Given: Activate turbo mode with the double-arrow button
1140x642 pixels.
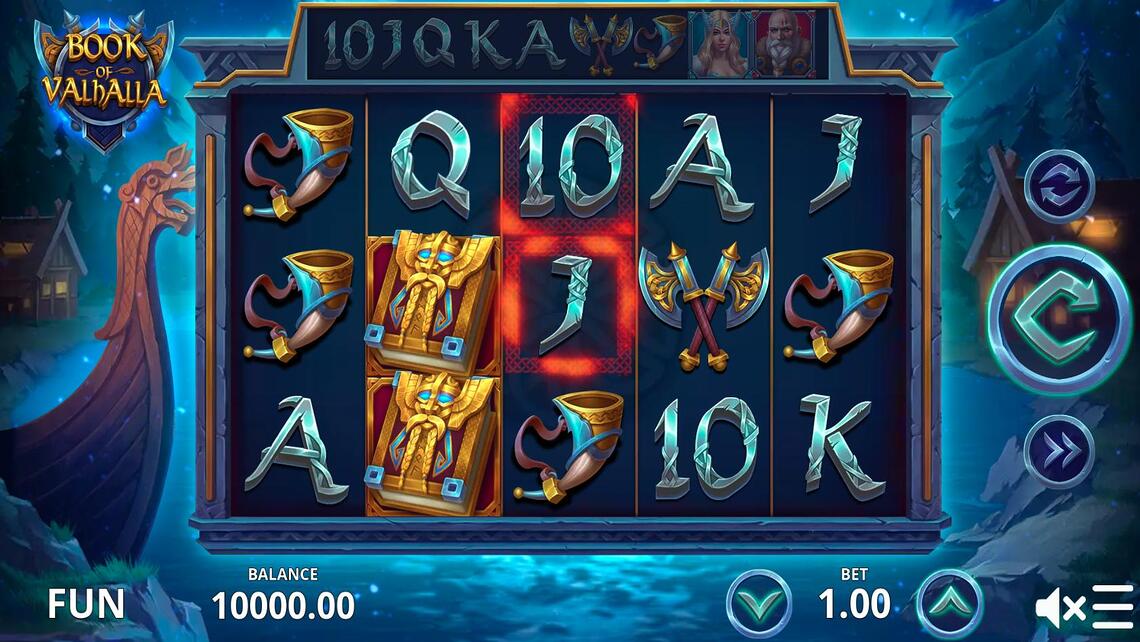Looking at the screenshot, I should point(1058,451).
